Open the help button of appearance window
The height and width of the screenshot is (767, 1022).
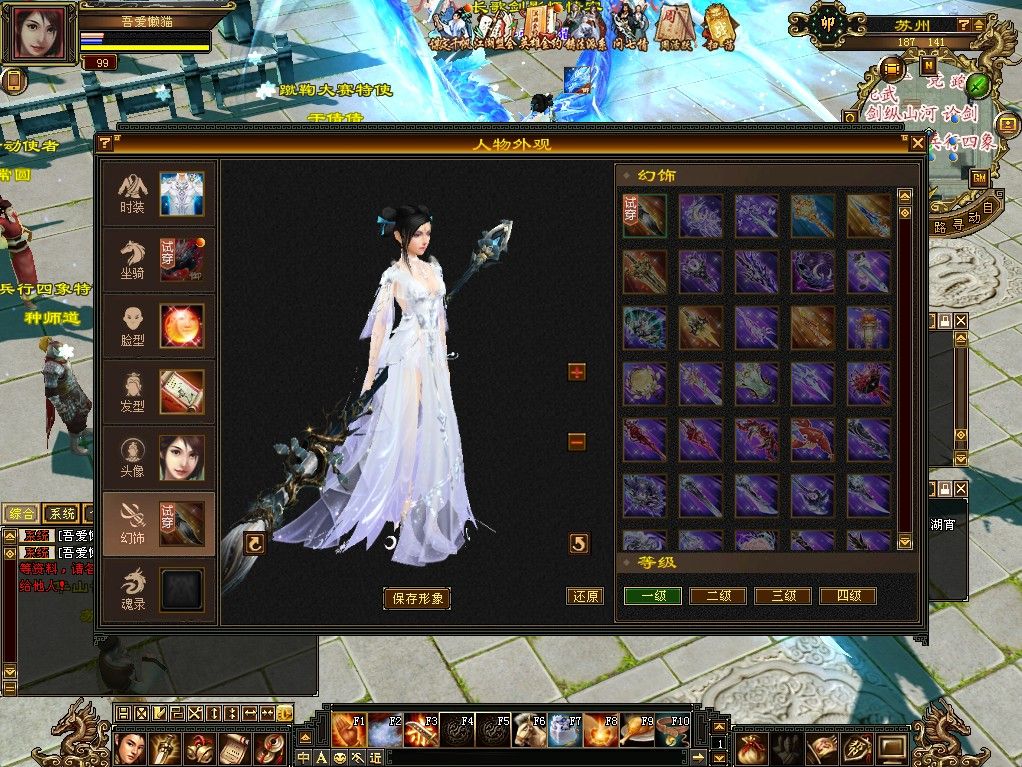[104, 144]
